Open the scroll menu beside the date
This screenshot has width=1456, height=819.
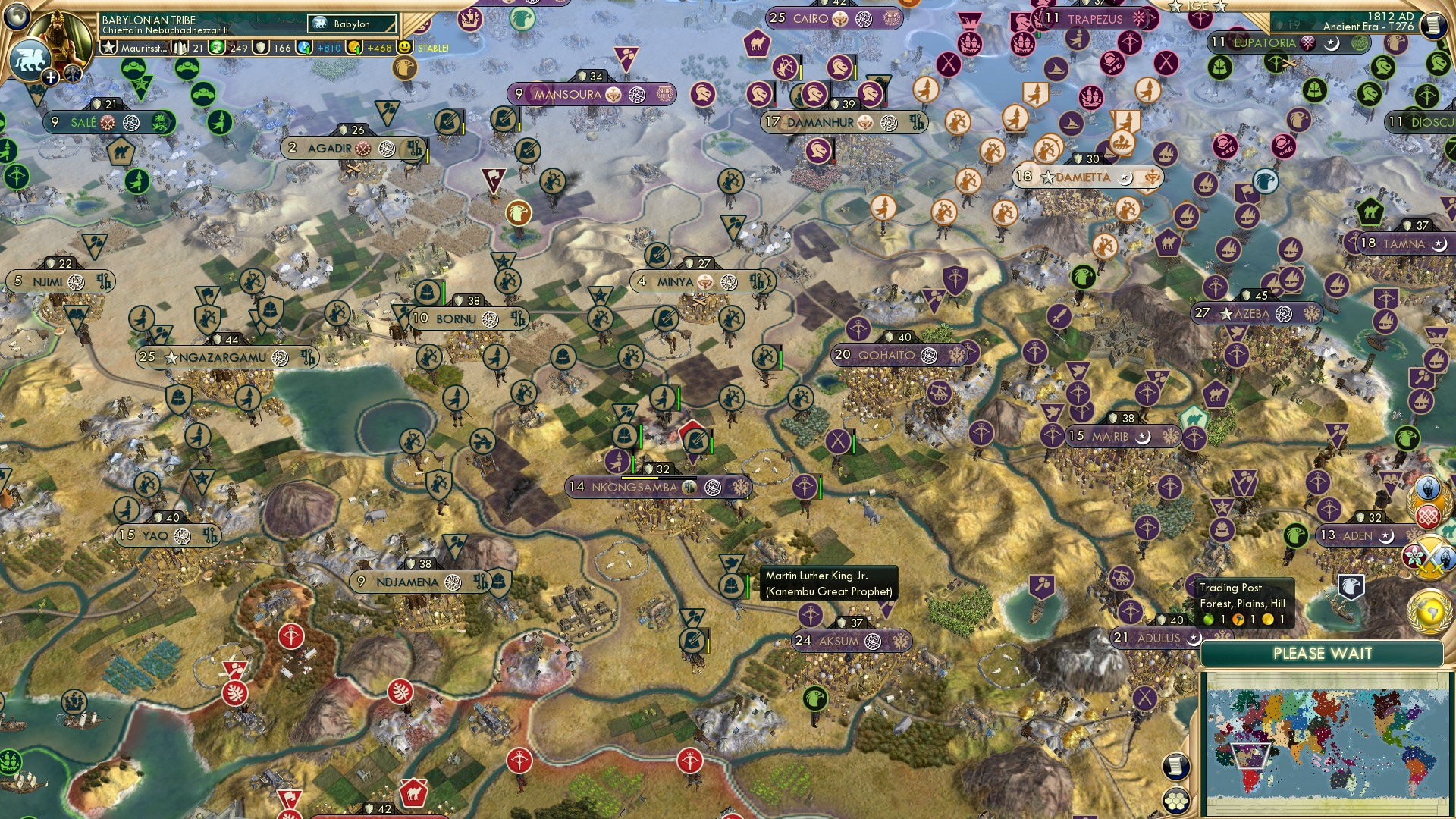point(1432,25)
